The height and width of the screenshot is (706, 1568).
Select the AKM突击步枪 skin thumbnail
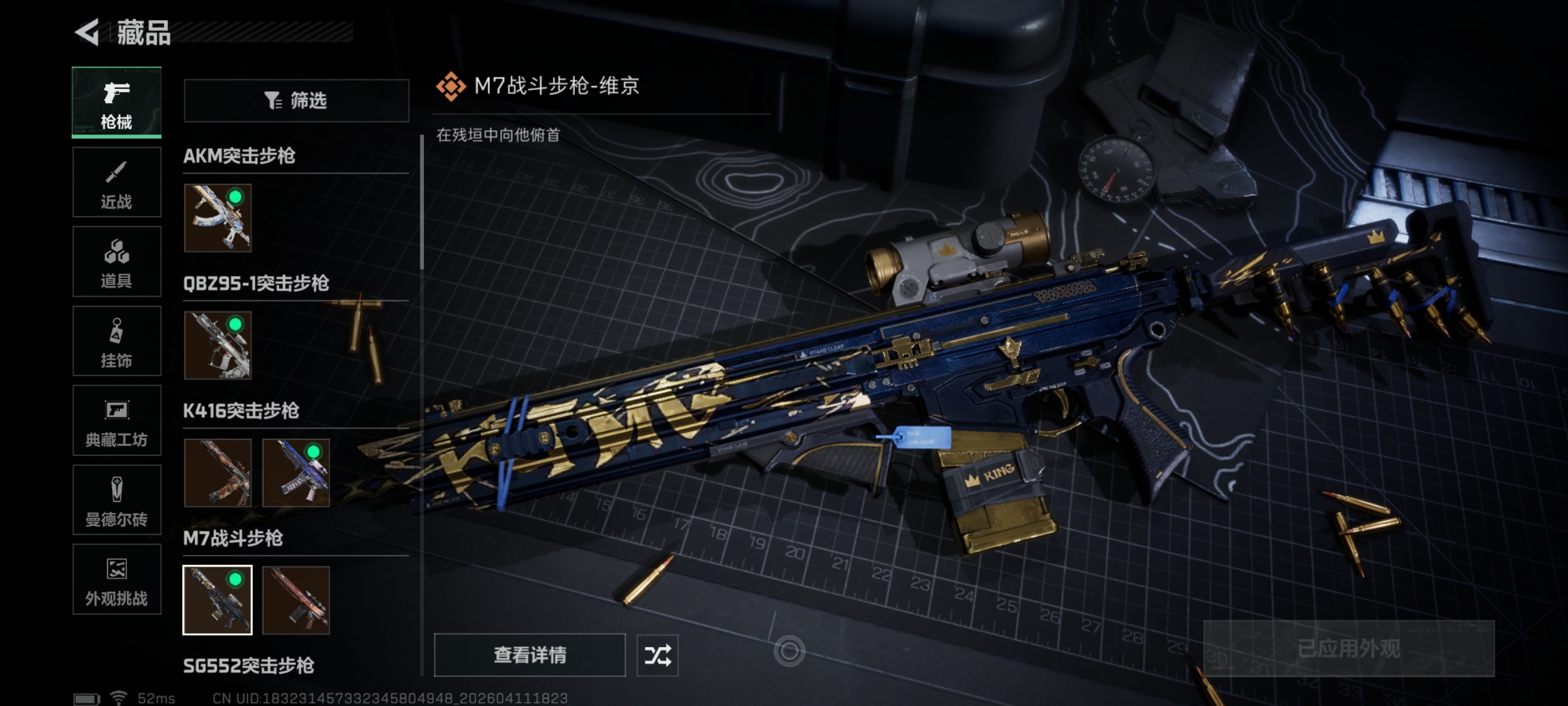(x=218, y=218)
